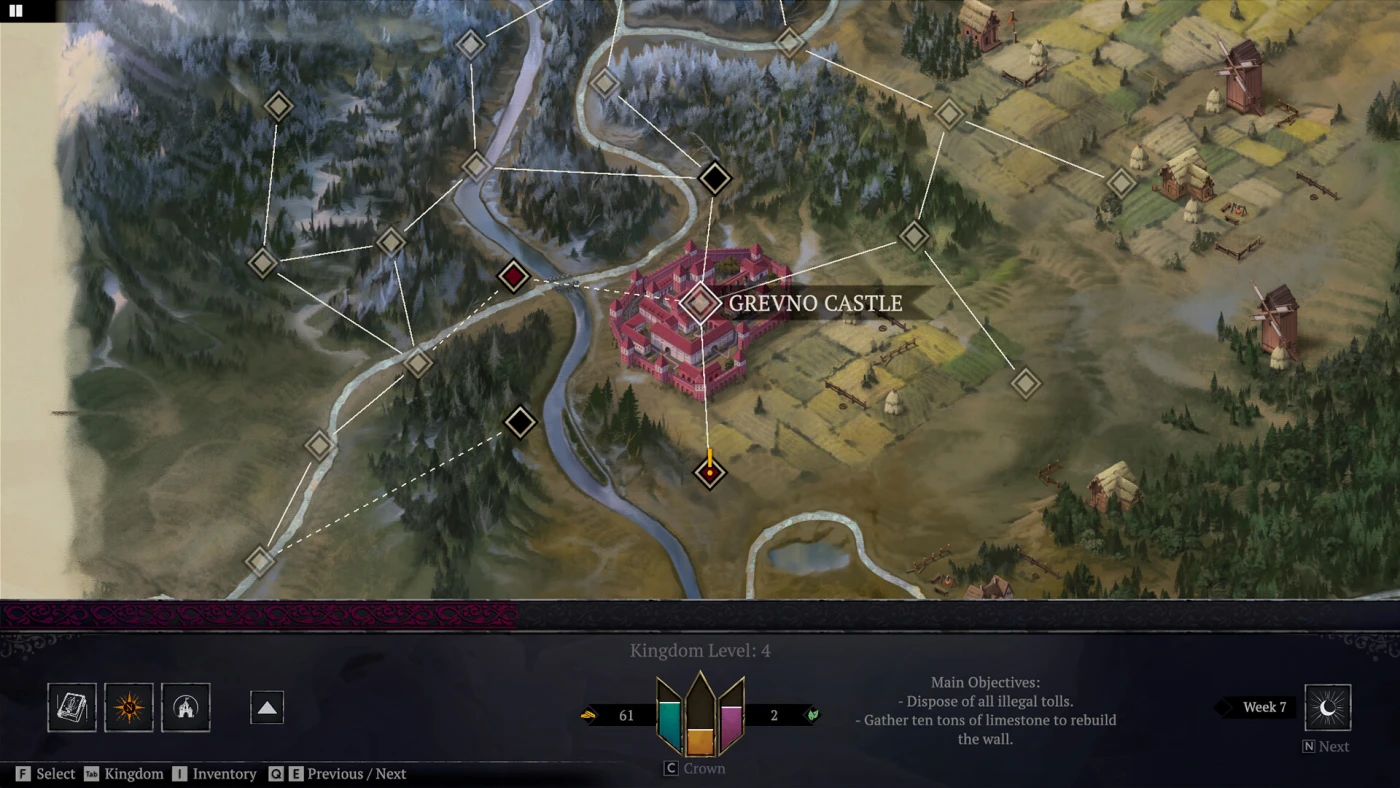This screenshot has height=788, width=1400.
Task: Open the journal book icon
Action: pyautogui.click(x=72, y=708)
